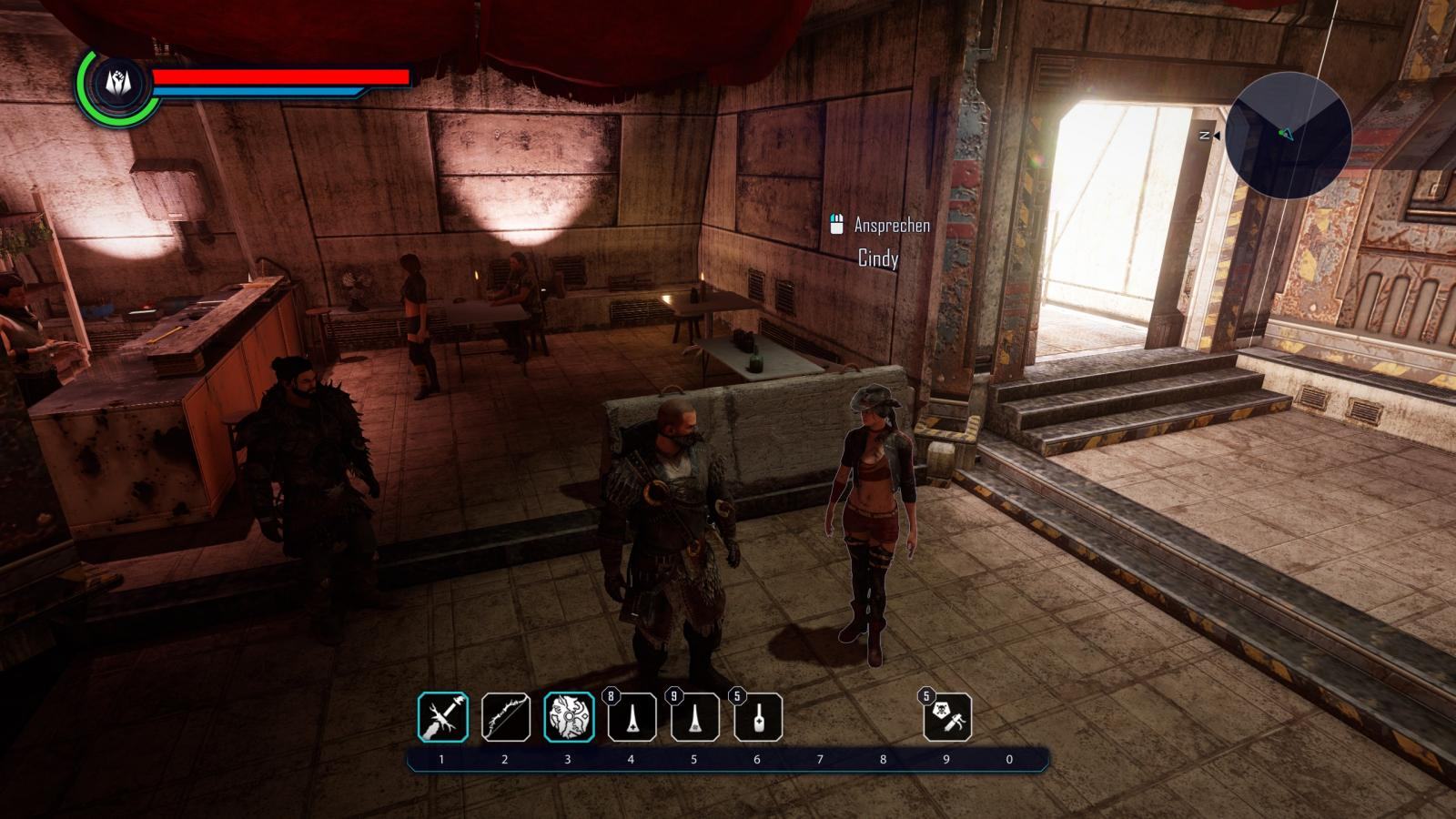Use the vial with count 8
Image resolution: width=1456 pixels, height=819 pixels.
[632, 717]
